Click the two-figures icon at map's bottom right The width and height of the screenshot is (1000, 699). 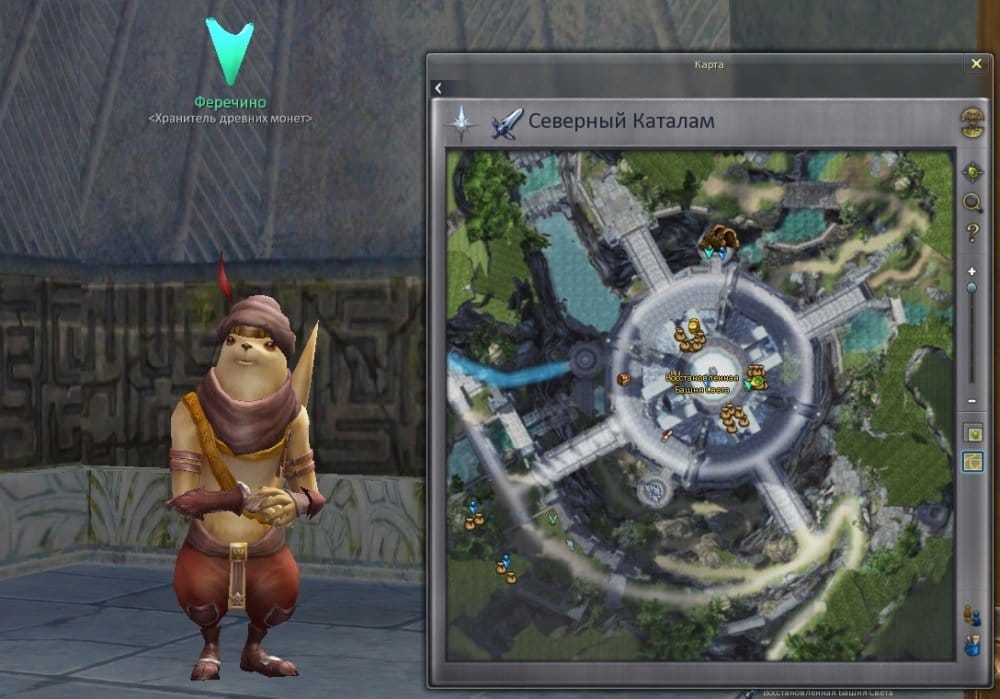click(x=970, y=614)
